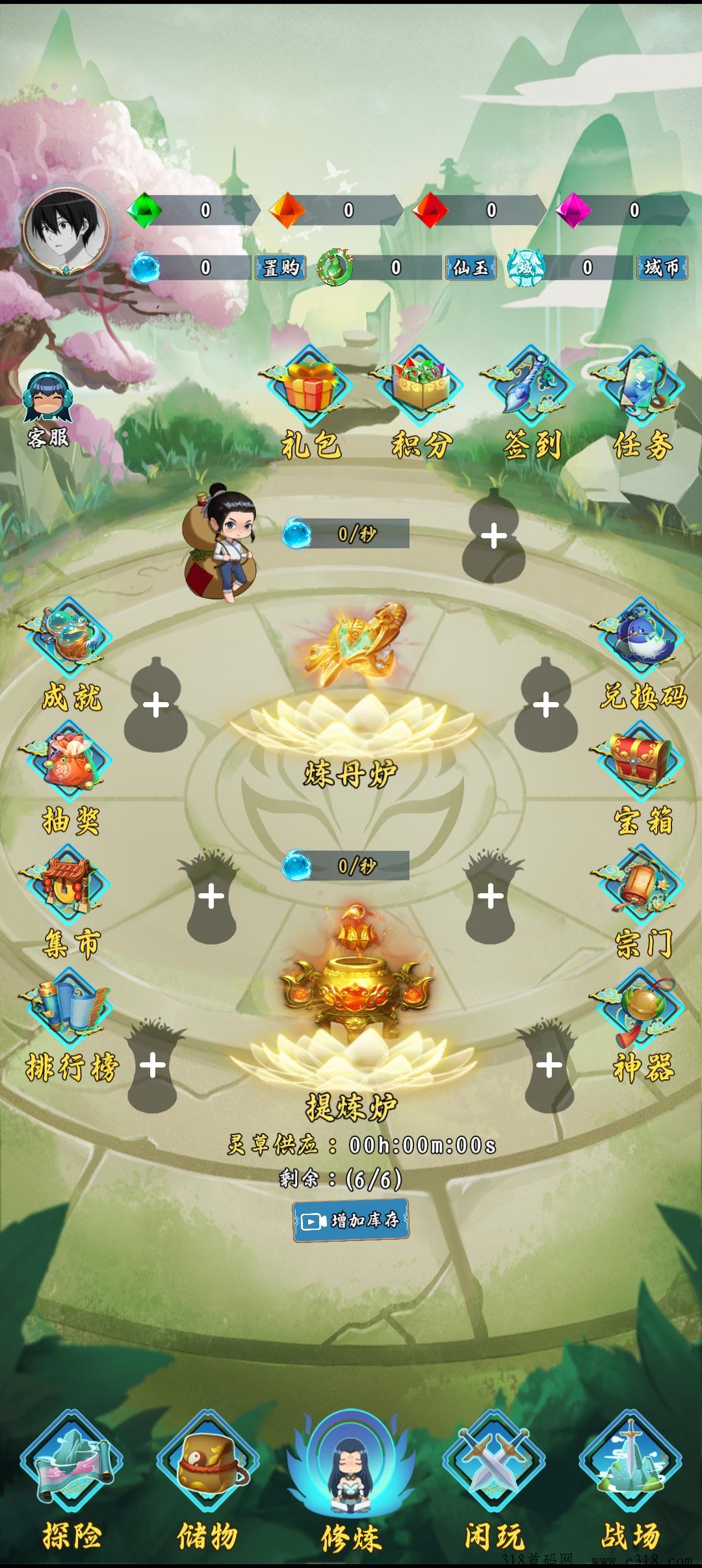The width and height of the screenshot is (702, 1568).
Task: Click 增加库存 to add stock
Action: (x=351, y=1220)
